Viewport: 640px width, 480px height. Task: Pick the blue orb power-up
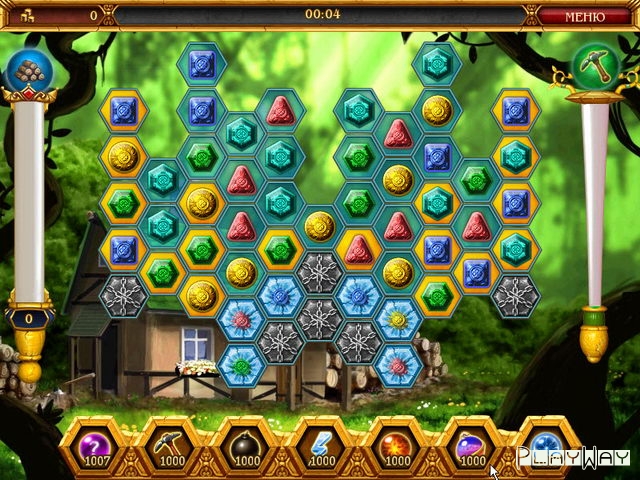[x=547, y=443]
